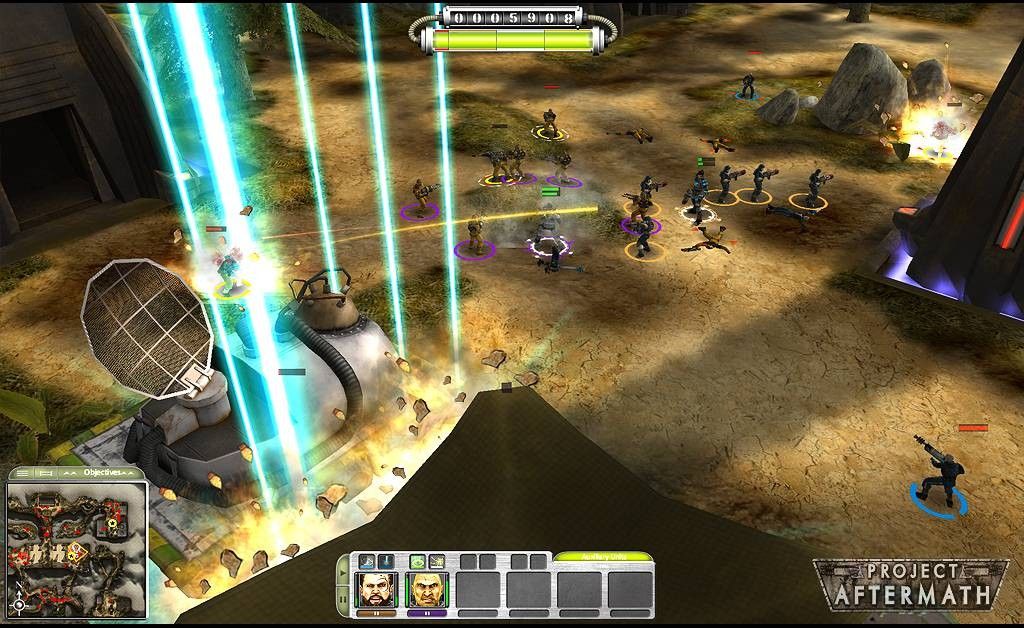1024x628 pixels.
Task: Click the compass at the minimap corner
Action: tap(18, 605)
